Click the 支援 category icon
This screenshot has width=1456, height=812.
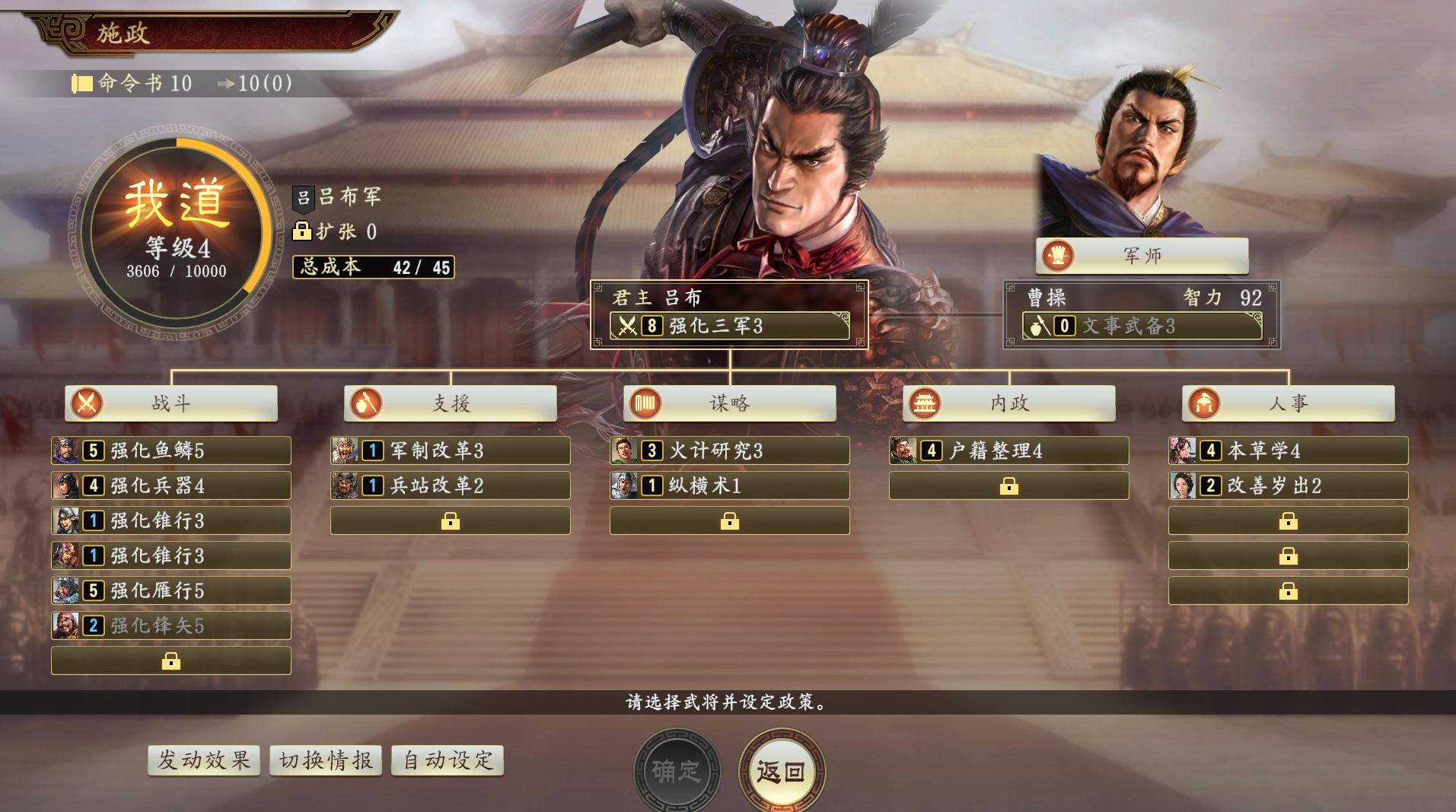tap(365, 403)
